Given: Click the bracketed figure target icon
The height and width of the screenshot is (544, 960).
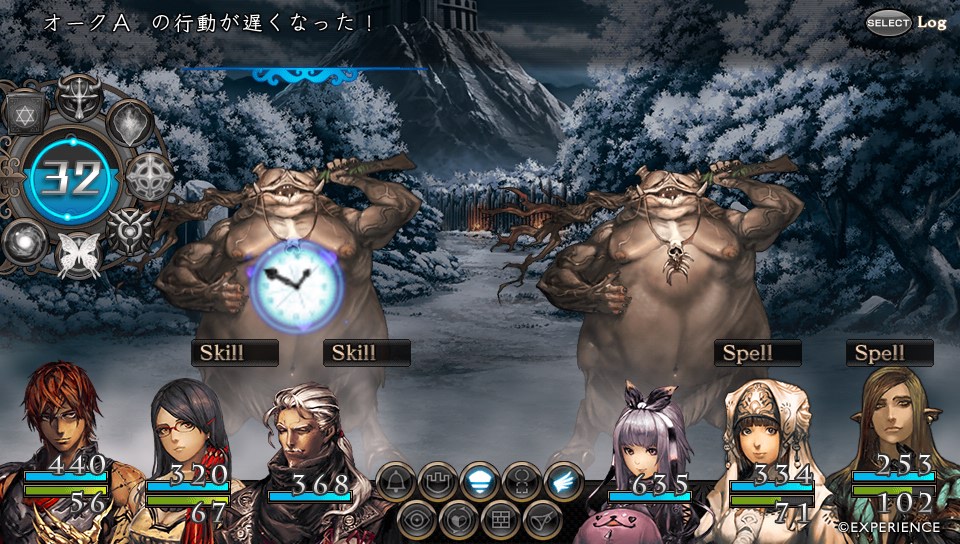Looking at the screenshot, I should (x=523, y=482).
